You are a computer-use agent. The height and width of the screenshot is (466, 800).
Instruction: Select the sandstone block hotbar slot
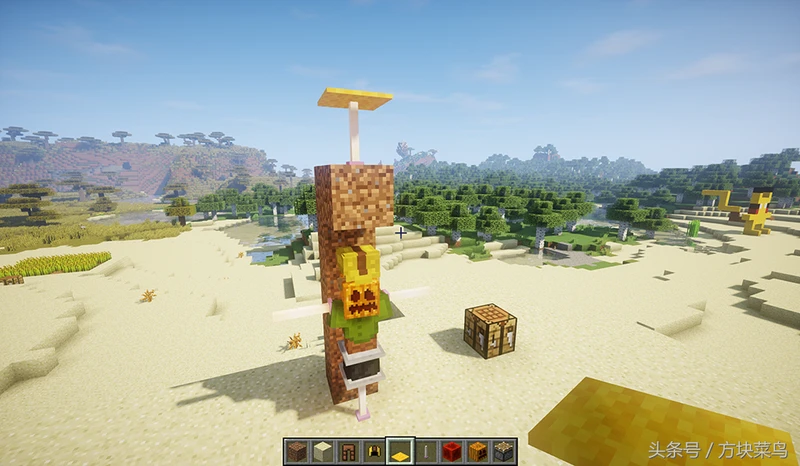[321, 451]
